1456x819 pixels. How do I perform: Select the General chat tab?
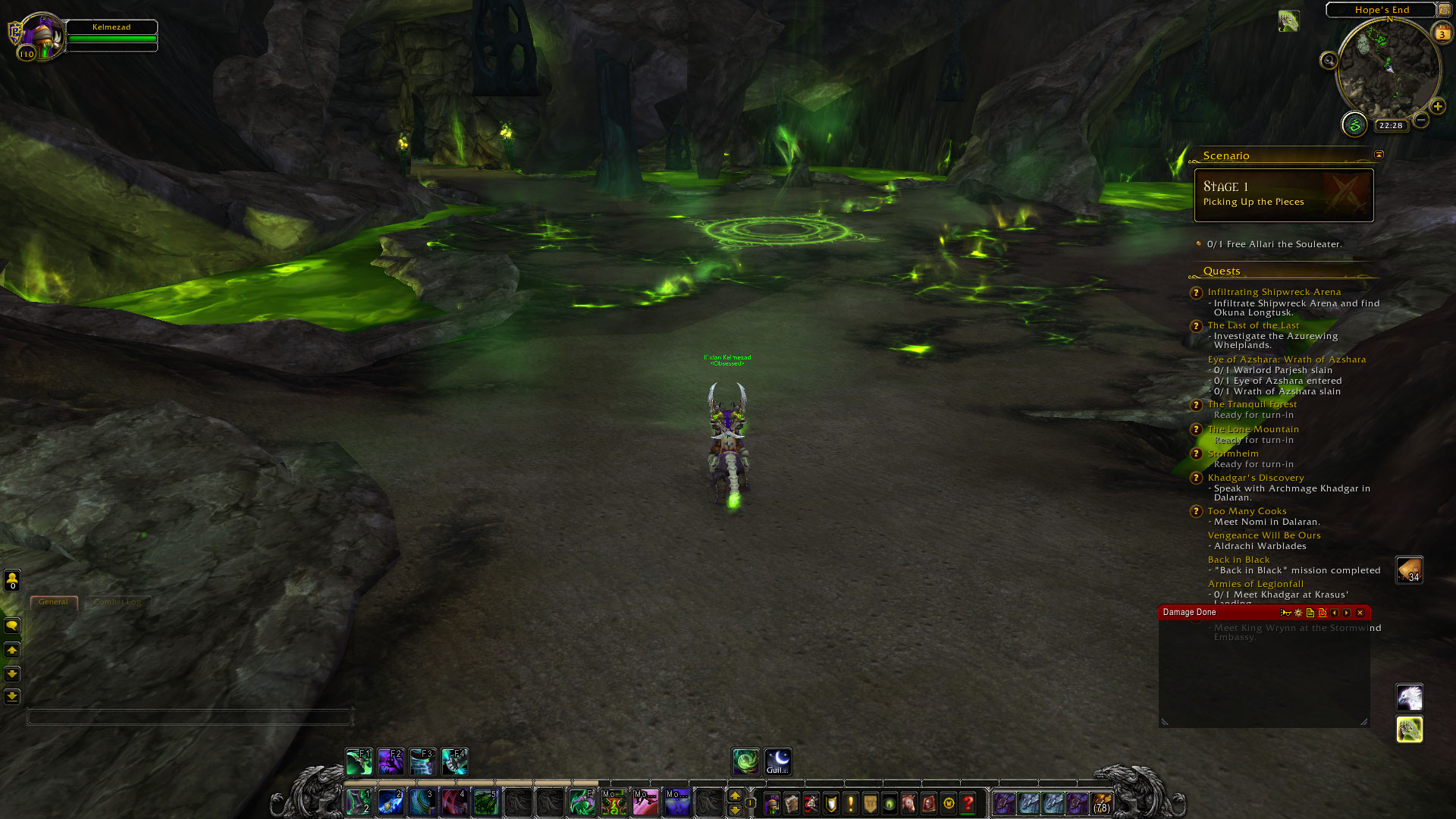[x=53, y=602]
